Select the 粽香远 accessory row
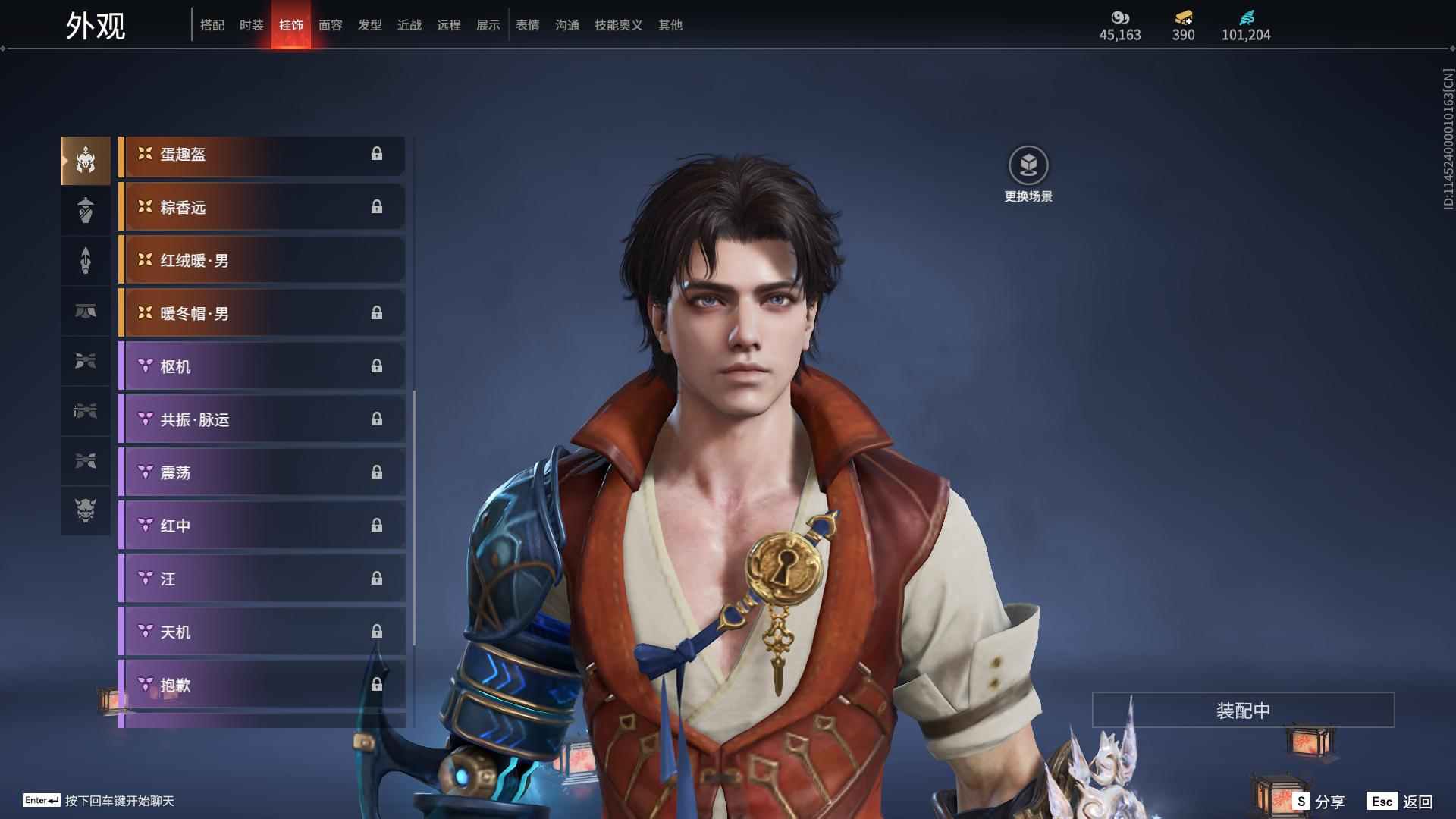Screen dimensions: 1456x819 pyautogui.click(x=262, y=208)
